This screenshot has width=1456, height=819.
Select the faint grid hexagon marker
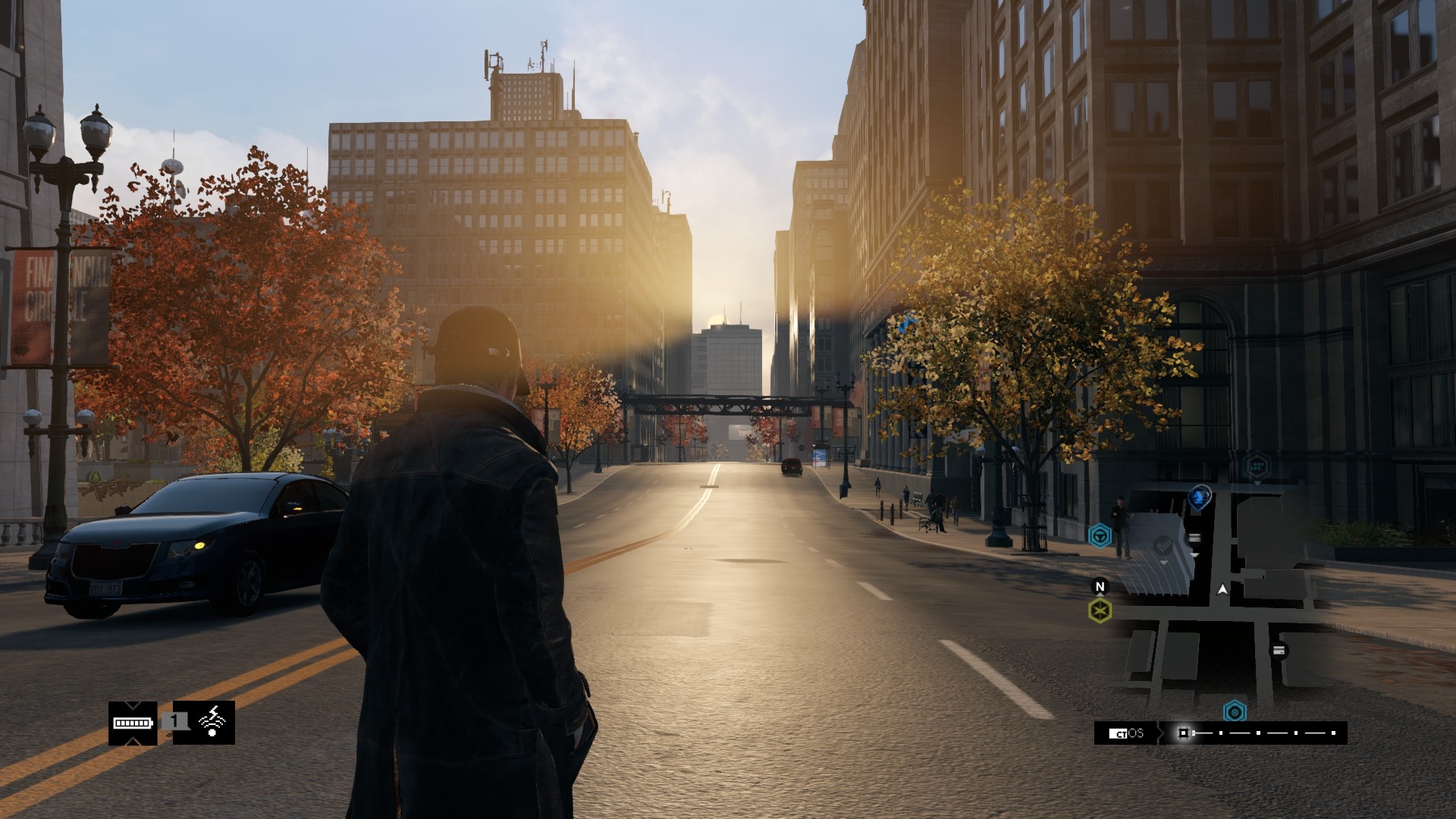pyautogui.click(x=1257, y=464)
